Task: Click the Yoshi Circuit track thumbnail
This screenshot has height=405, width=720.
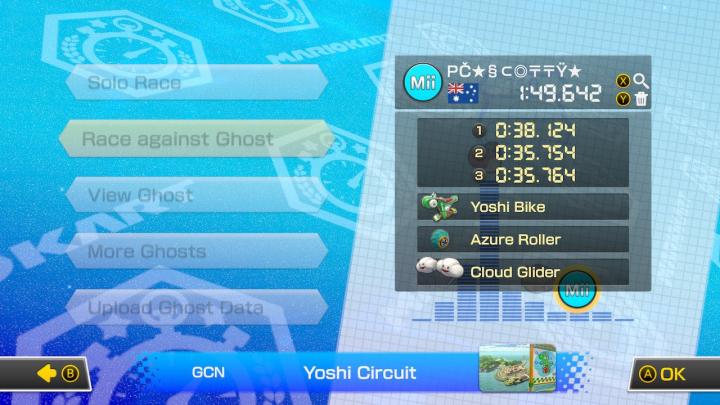Action: click(x=516, y=371)
